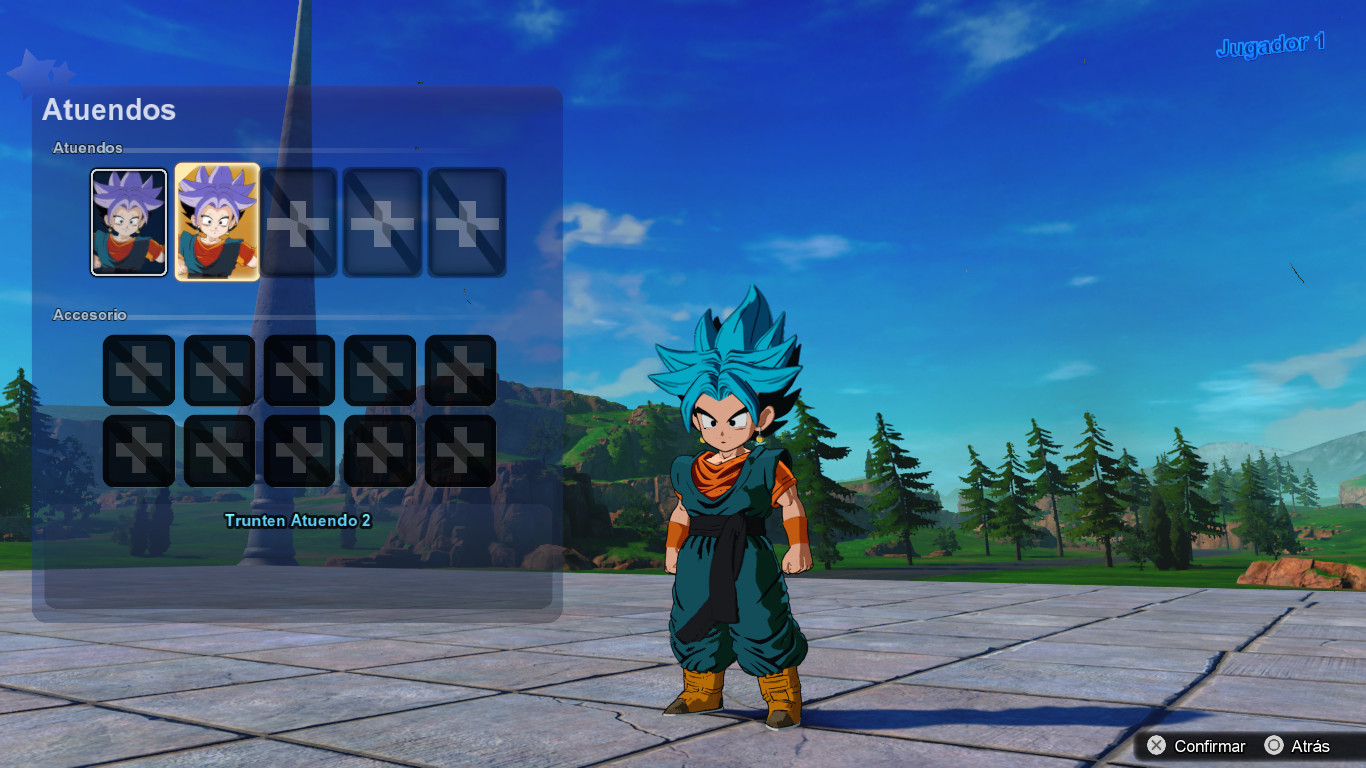1366x768 pixels.
Task: Click the second accessory slot, bottom row
Action: tap(219, 449)
